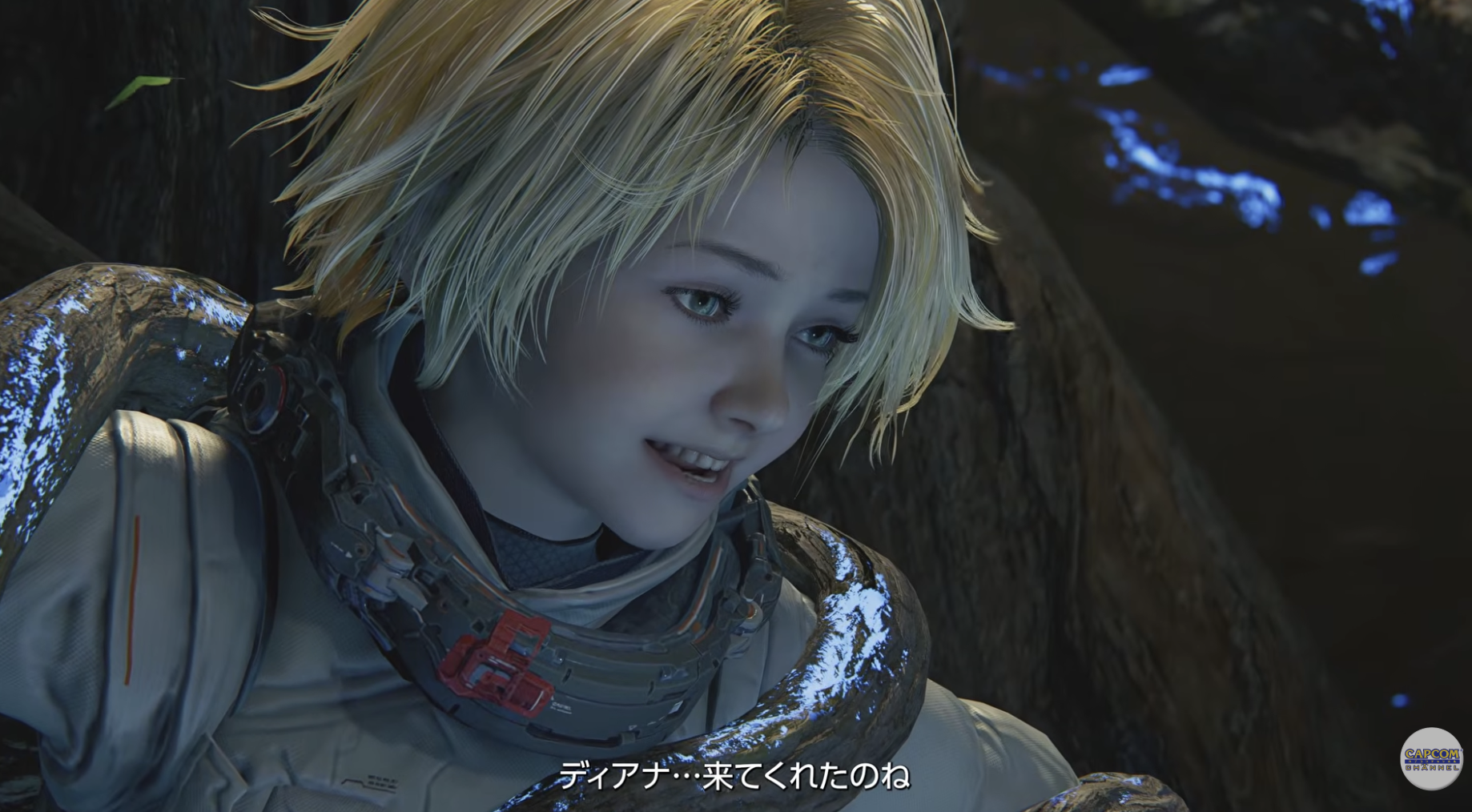Click the Capcom Channel watermark logo
Screen dimensions: 1472x812
click(1431, 758)
